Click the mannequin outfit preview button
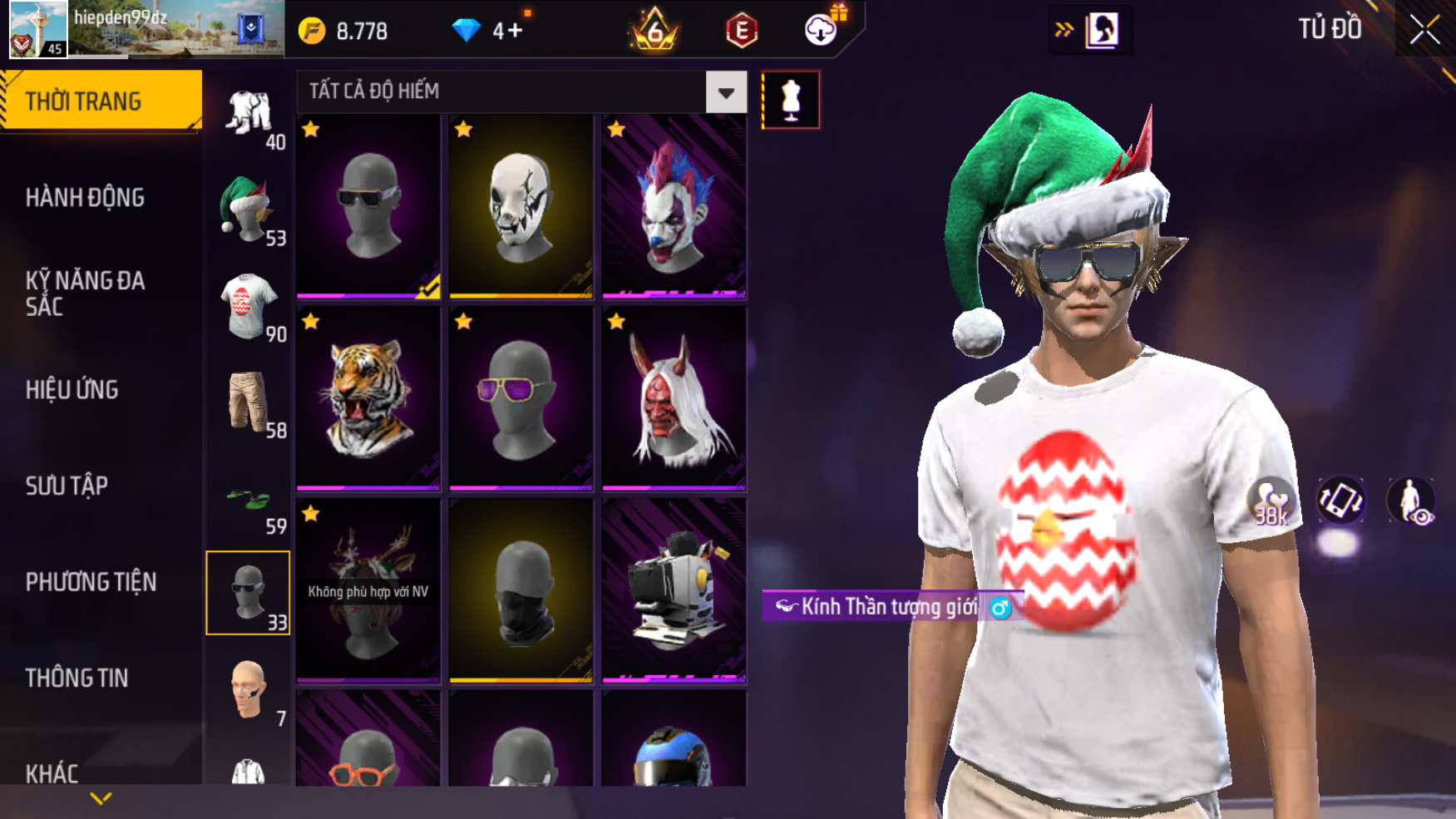Screen dimensions: 1456x819 (791, 101)
